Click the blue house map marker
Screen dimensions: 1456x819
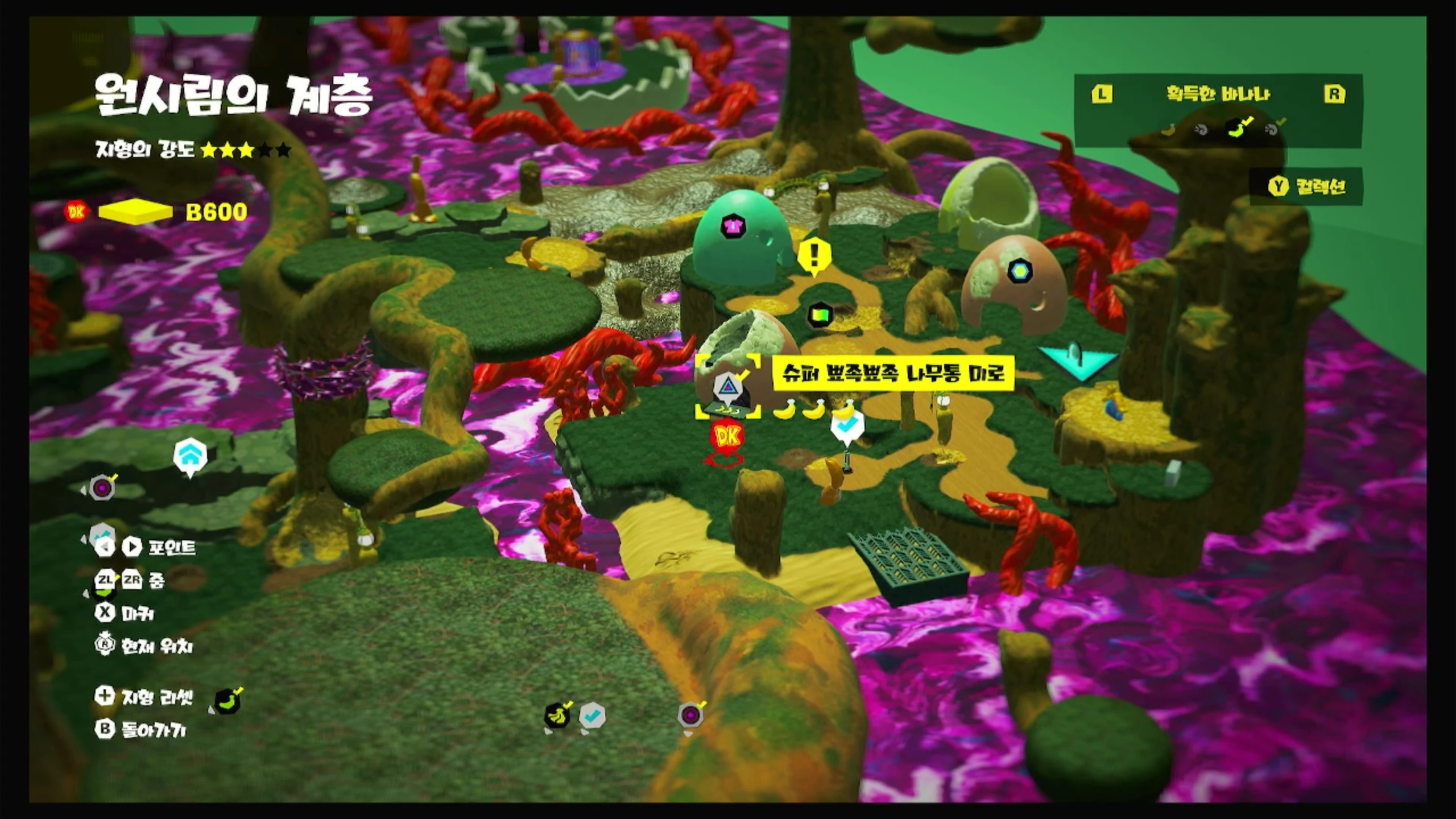point(190,455)
